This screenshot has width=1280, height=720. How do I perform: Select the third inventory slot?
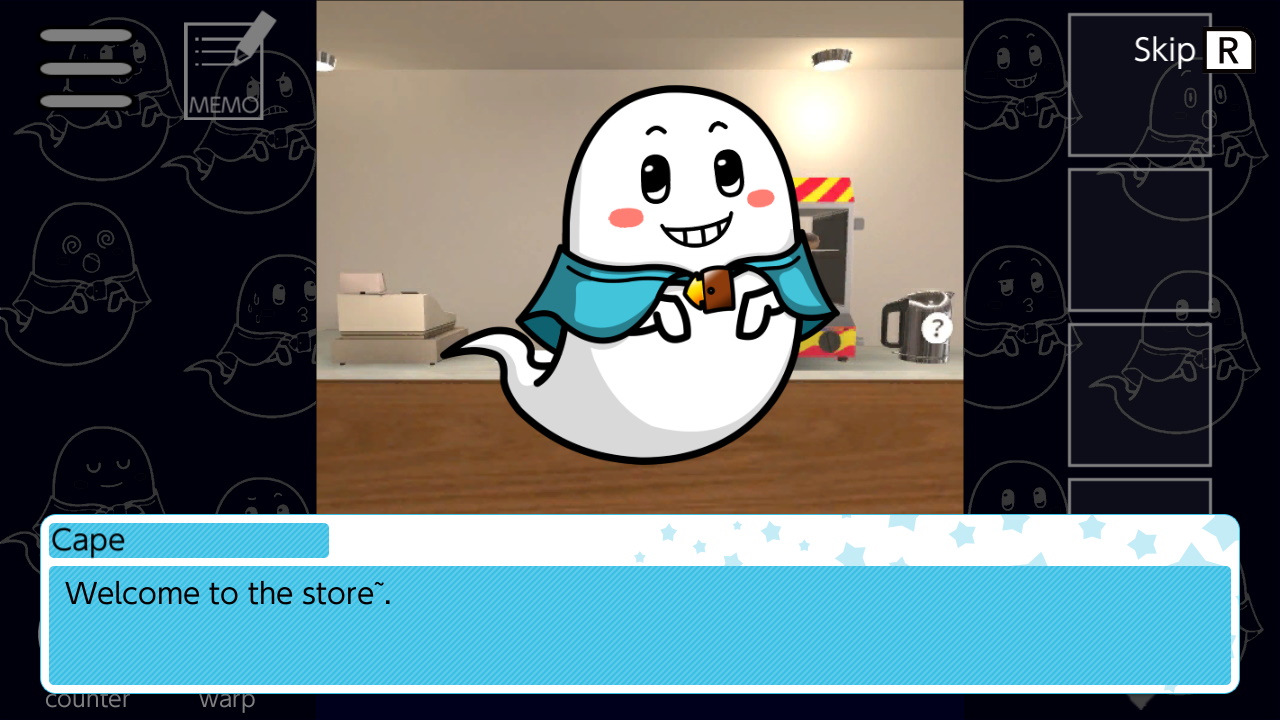[x=1139, y=393]
